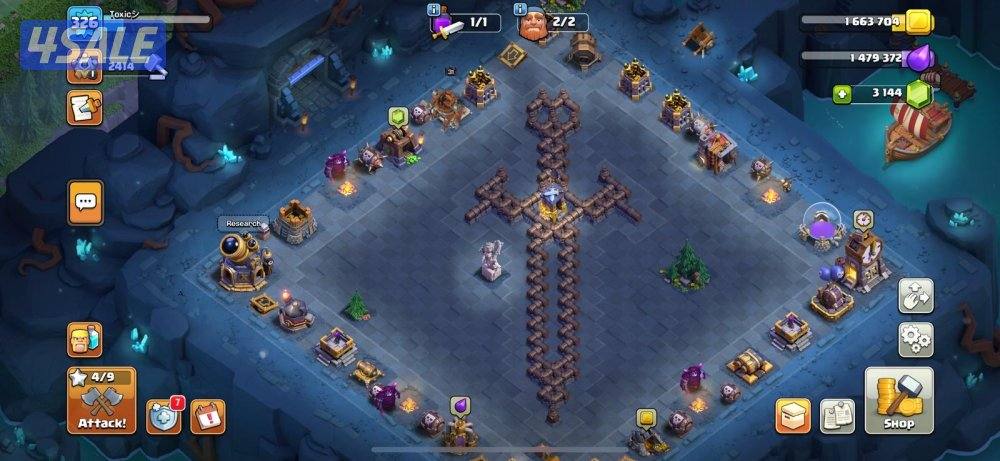
Task: Show info for the 1/1 Battle Machine
Action: click(435, 10)
